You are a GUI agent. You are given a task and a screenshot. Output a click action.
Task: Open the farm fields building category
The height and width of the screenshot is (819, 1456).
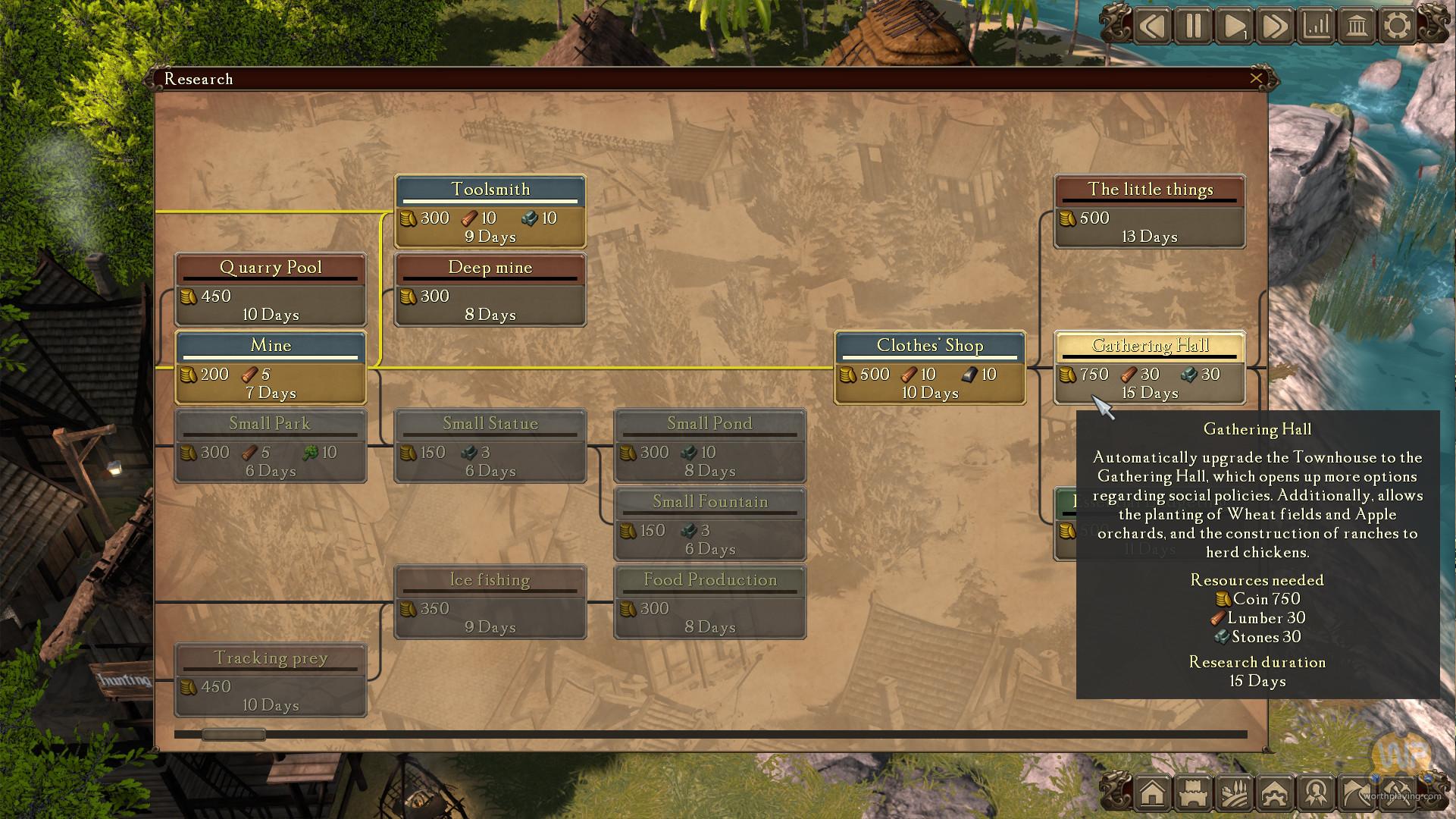click(1235, 793)
